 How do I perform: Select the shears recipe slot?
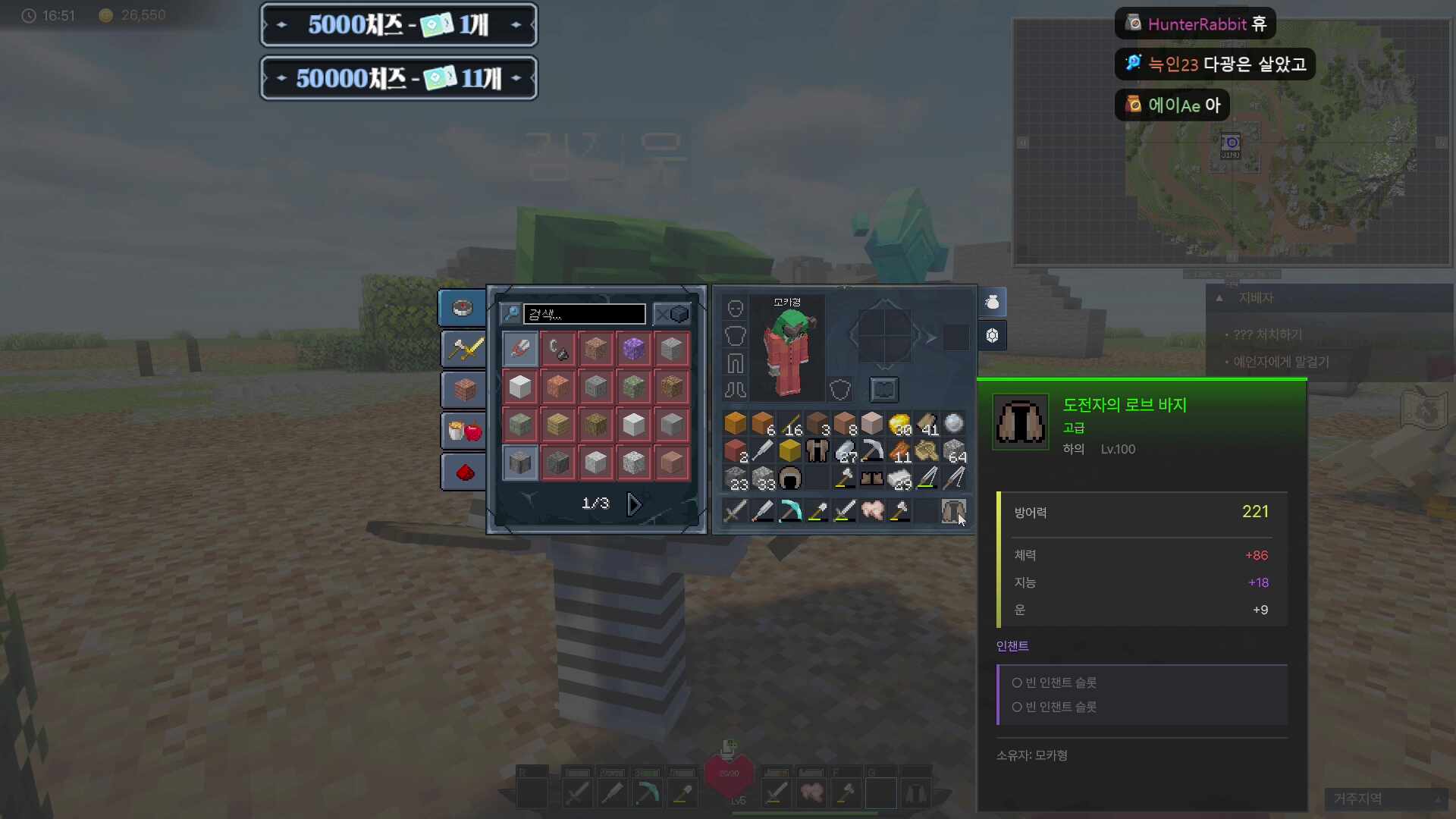520,349
